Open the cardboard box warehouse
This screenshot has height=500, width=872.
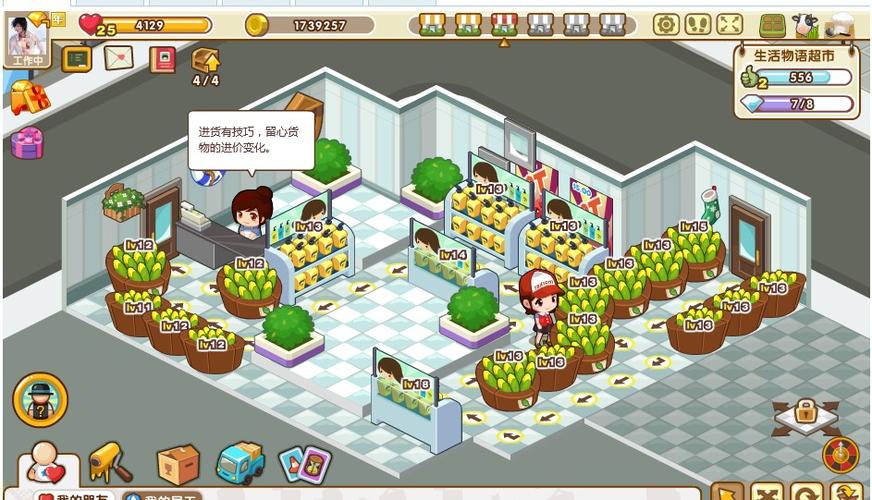tap(177, 464)
